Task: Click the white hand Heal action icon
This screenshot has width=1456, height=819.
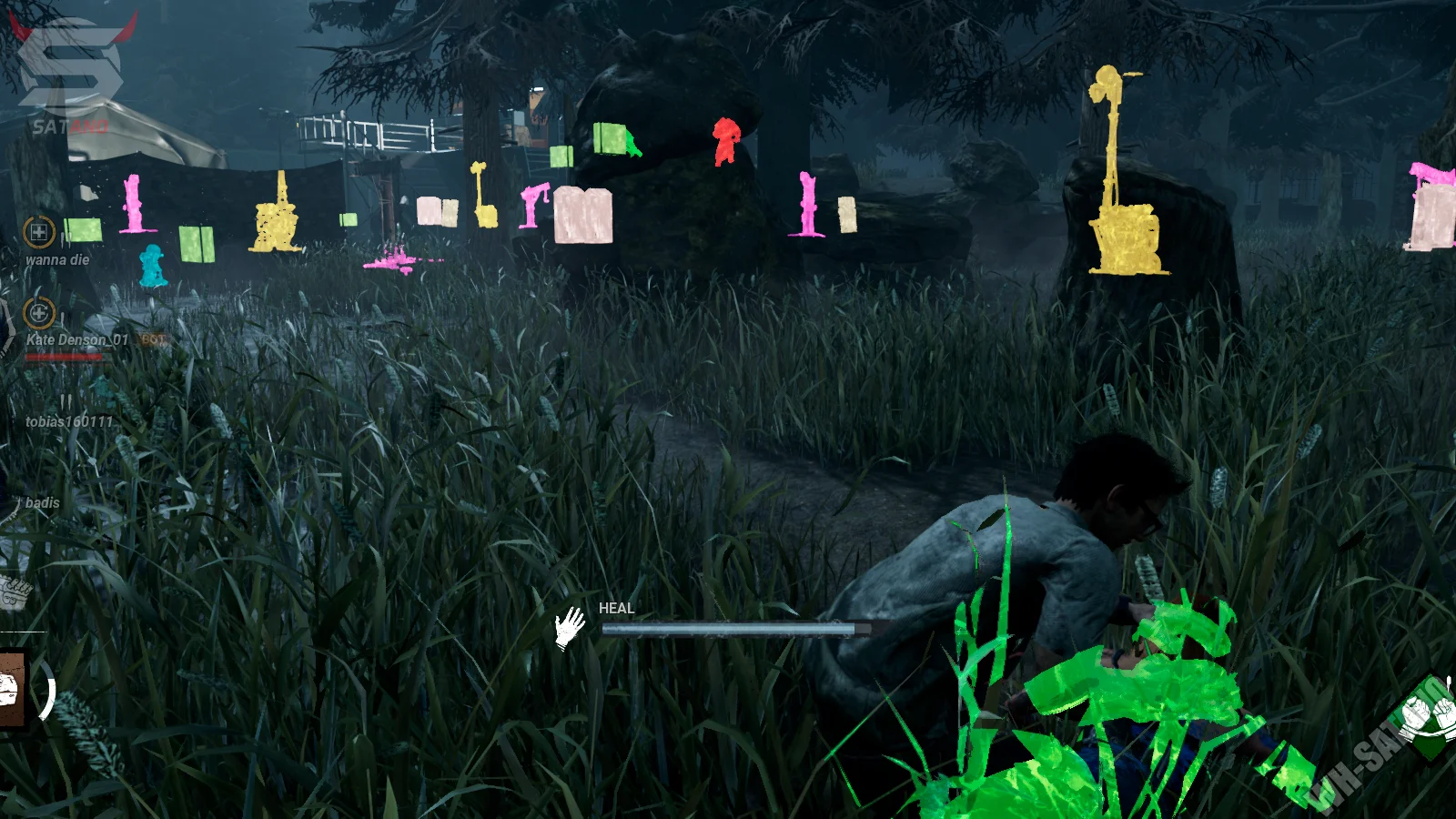Action: click(571, 627)
